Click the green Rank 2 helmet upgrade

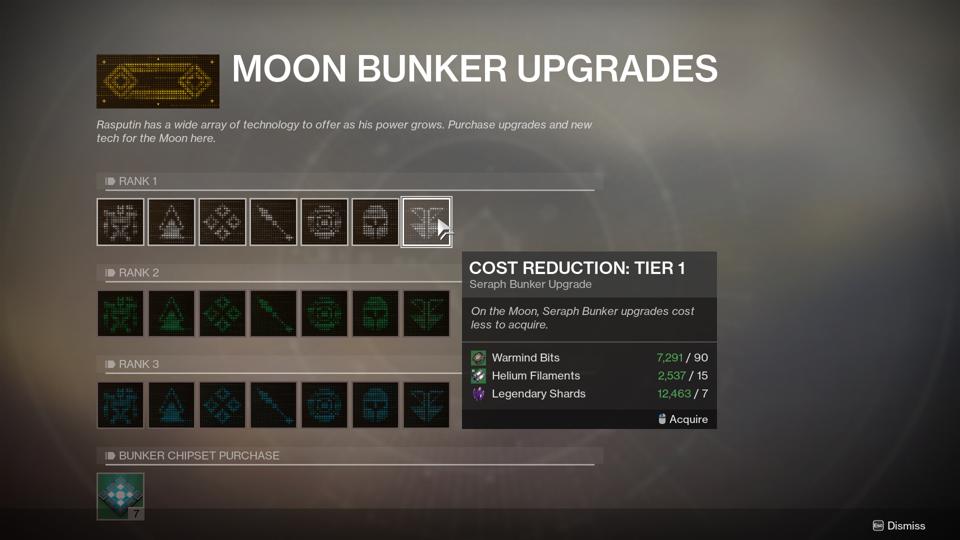pos(375,313)
